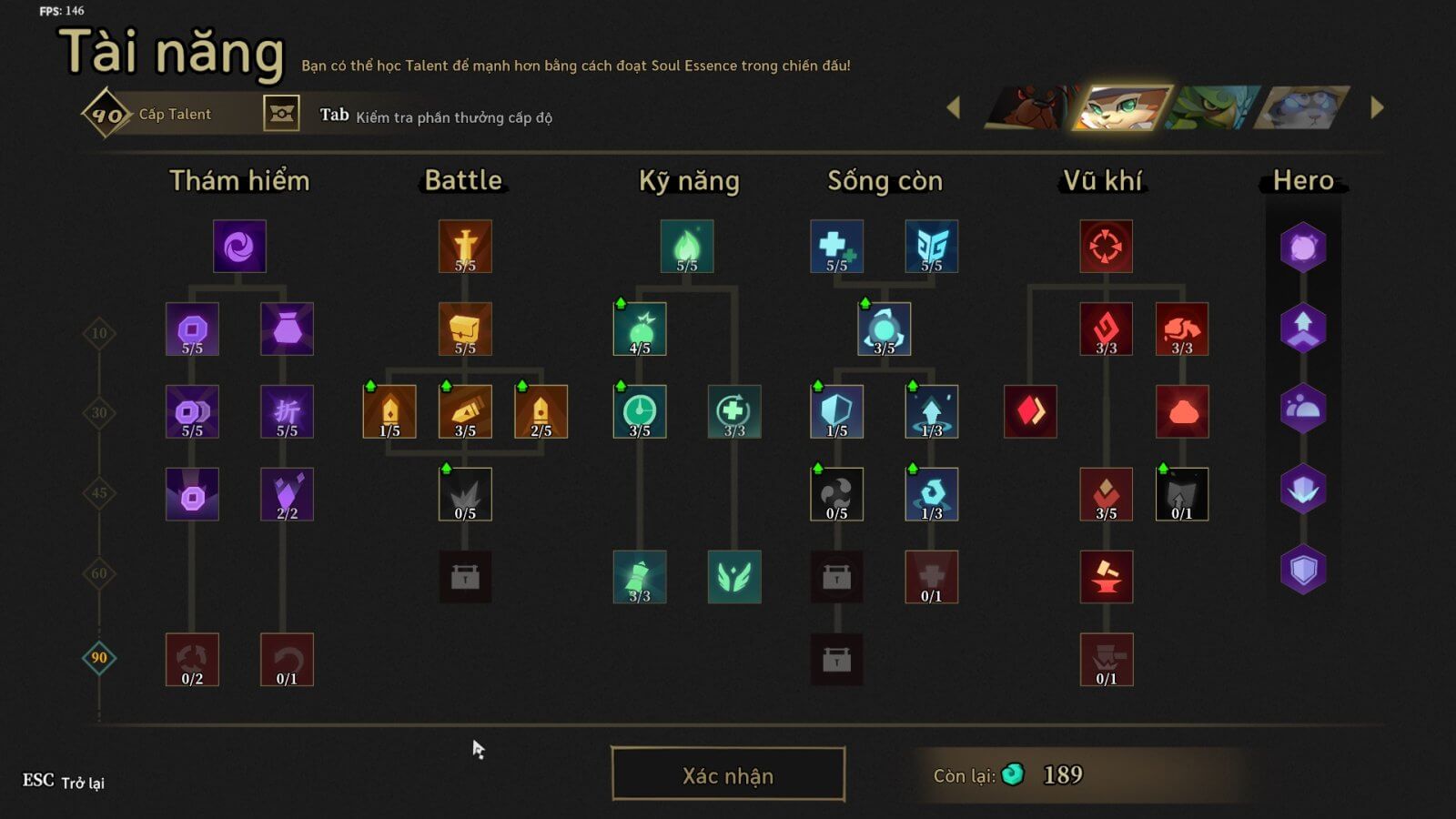Select the blue plus cross survival talent
Image resolution: width=1456 pixels, height=819 pixels.
[836, 246]
